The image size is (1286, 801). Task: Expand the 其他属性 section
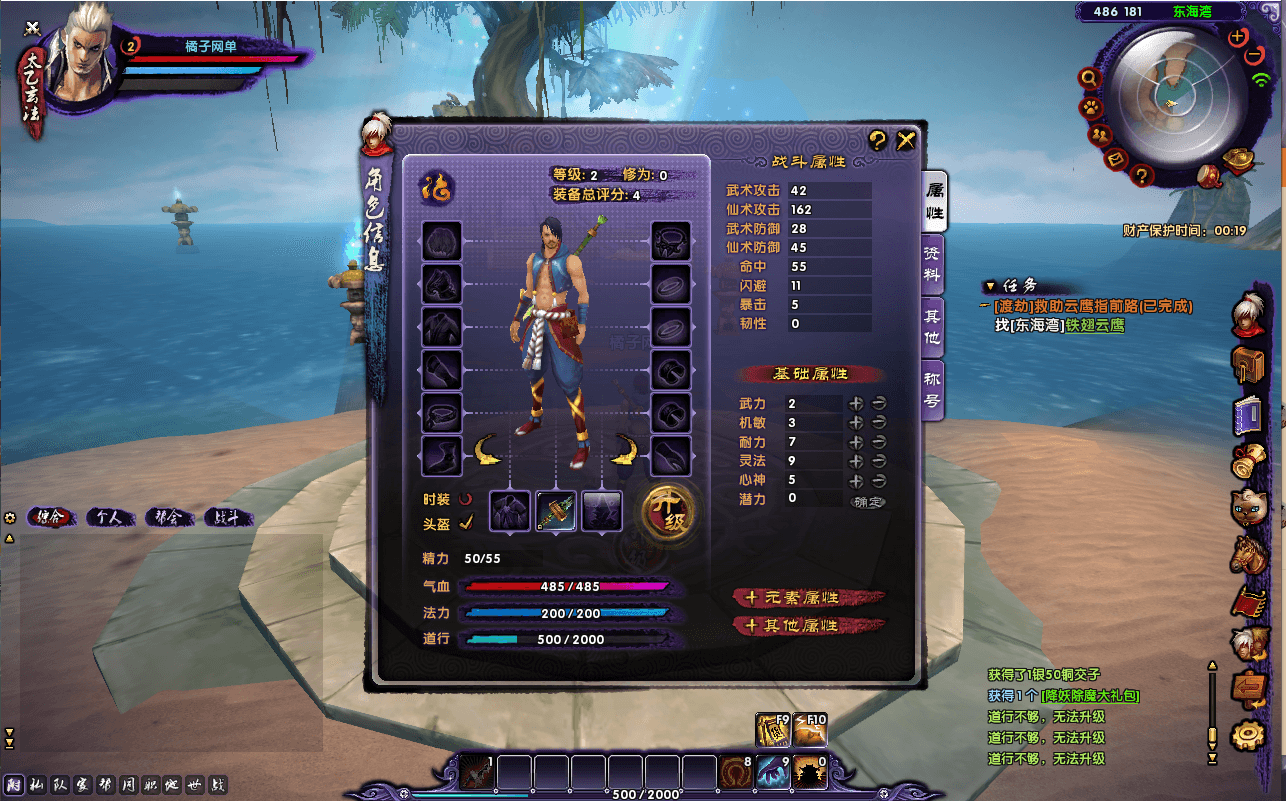(808, 626)
